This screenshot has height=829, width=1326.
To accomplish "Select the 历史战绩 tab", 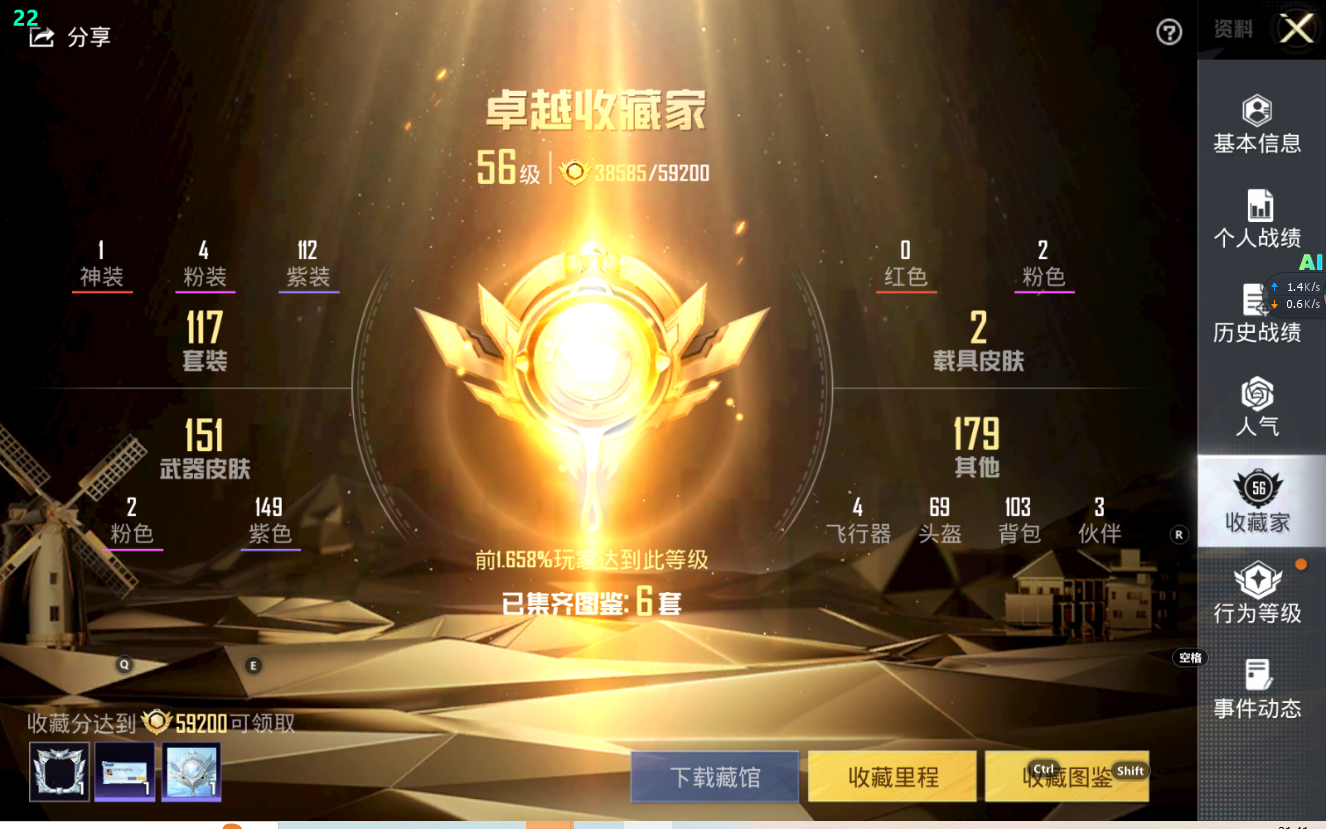I will click(1257, 314).
